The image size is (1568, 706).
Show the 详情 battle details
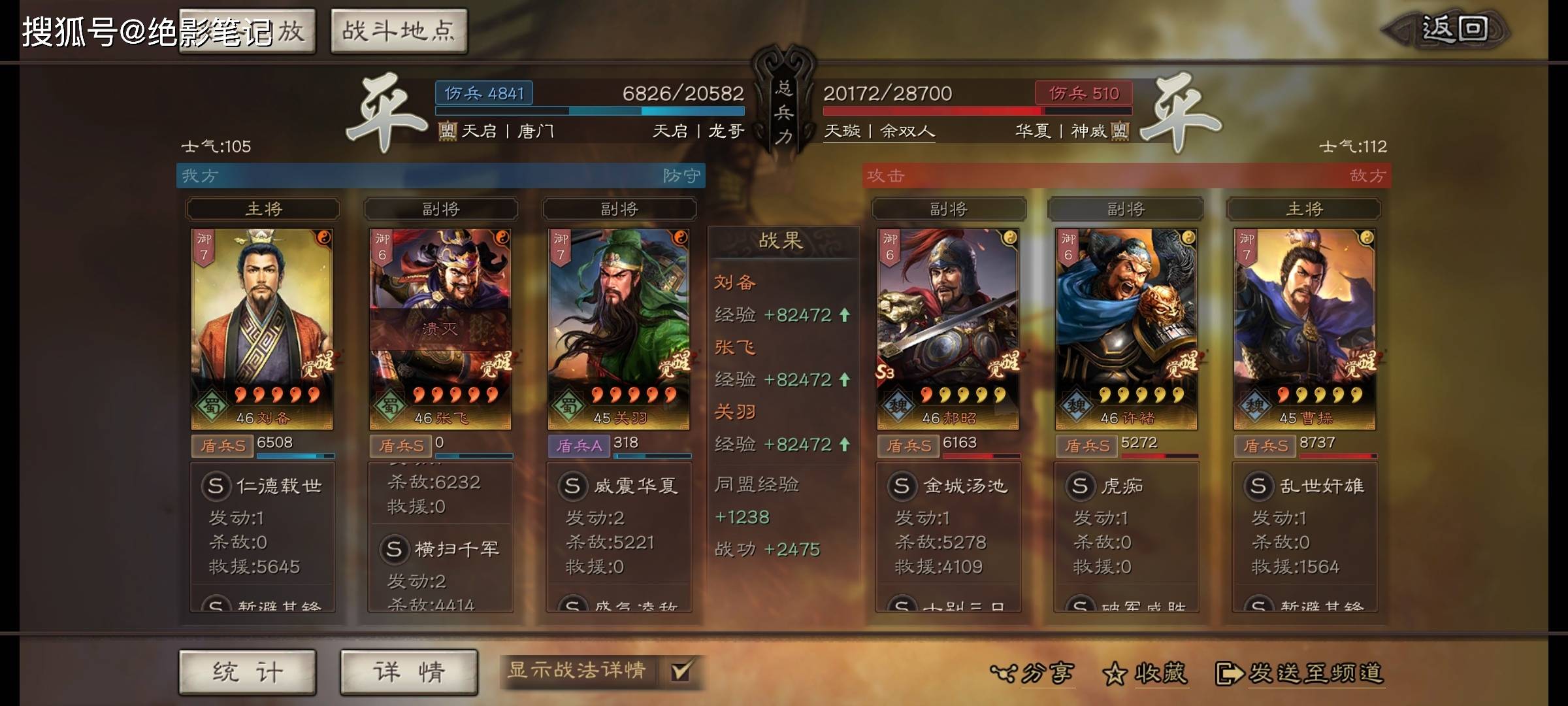(x=409, y=672)
